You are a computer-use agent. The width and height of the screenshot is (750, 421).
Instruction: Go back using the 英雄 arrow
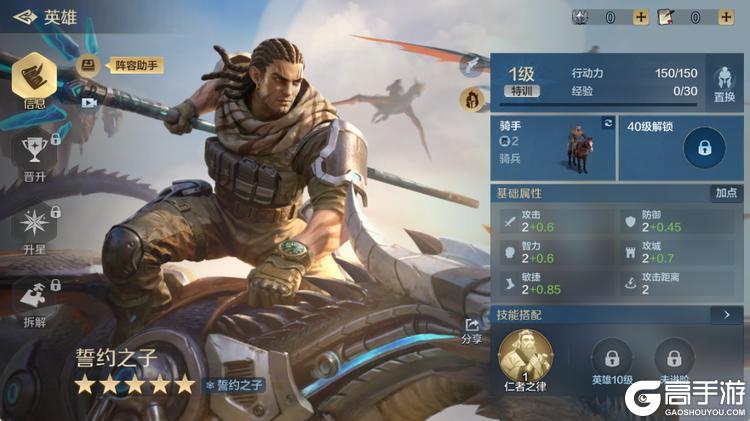point(24,17)
